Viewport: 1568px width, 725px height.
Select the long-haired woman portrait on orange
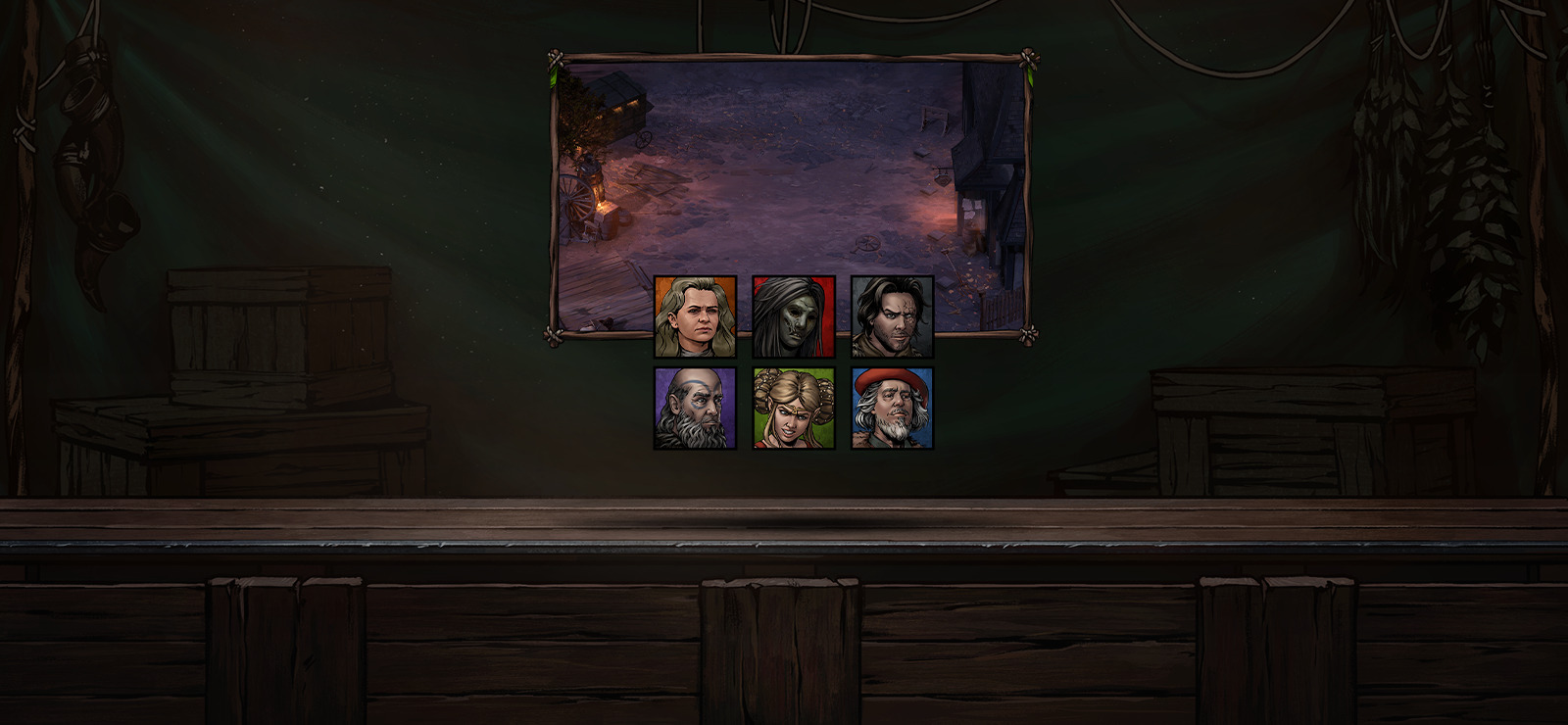click(x=695, y=316)
